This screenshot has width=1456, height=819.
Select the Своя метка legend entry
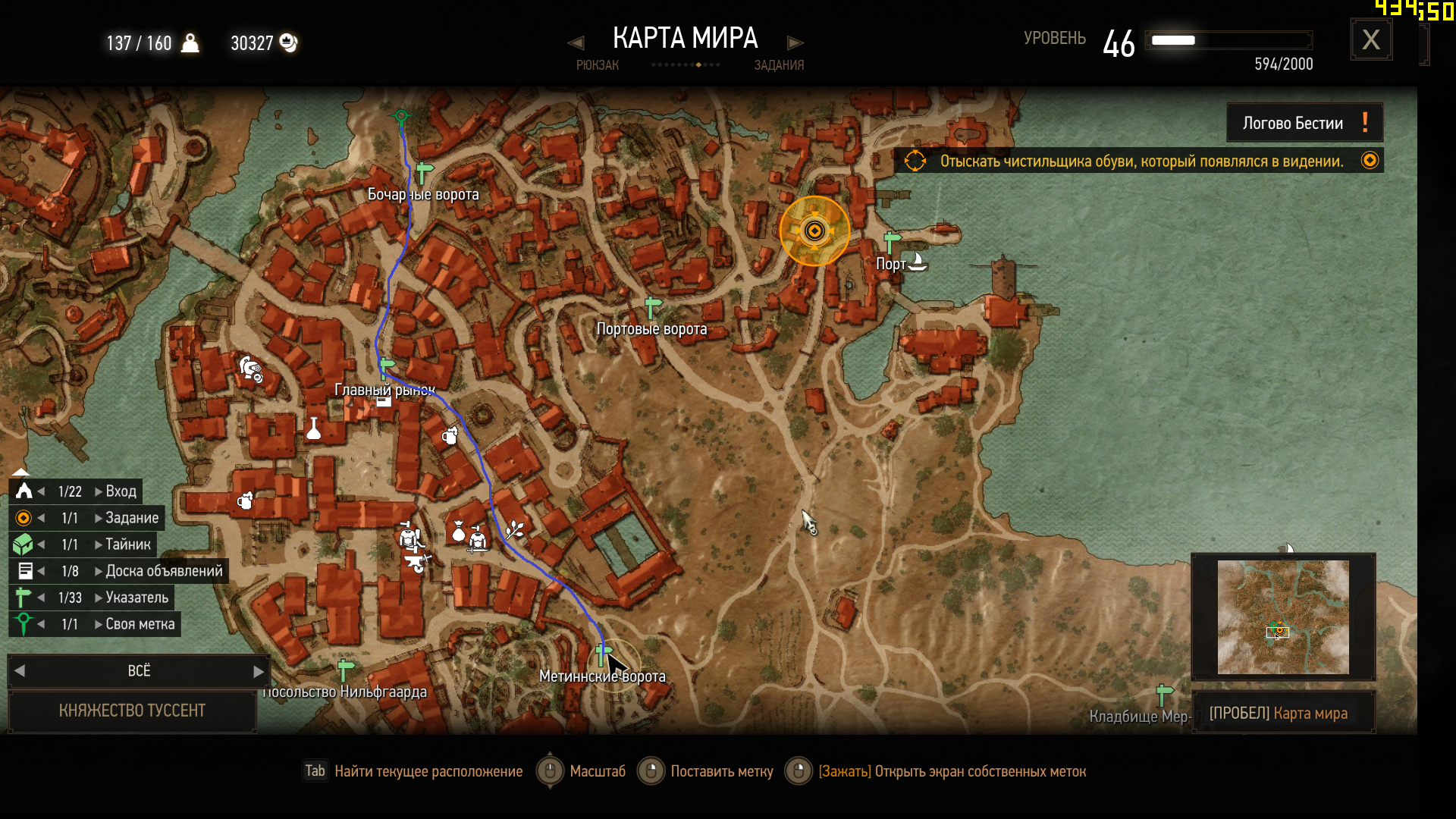coord(140,624)
